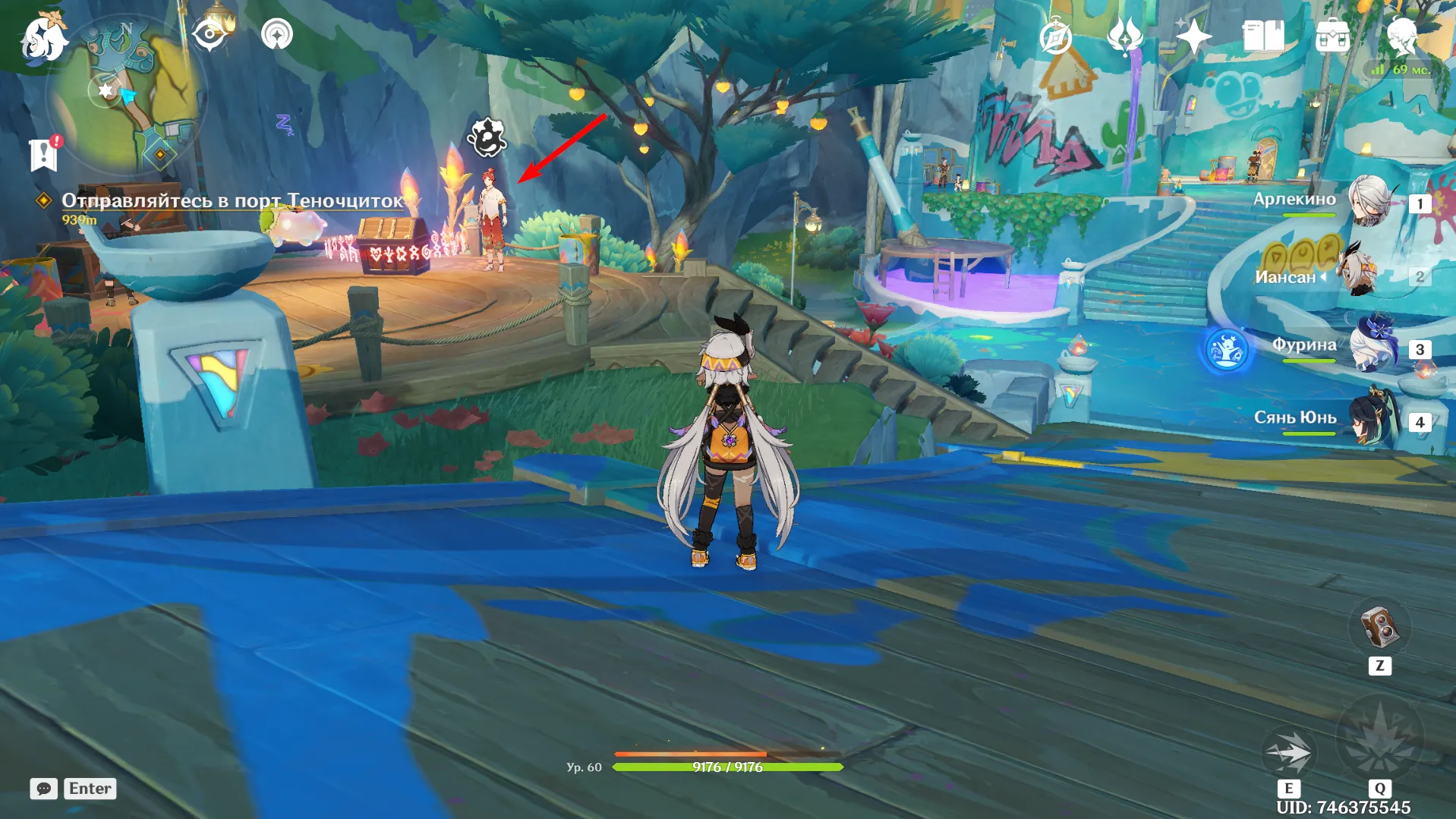Open the inventory backpack icon

point(1332,36)
